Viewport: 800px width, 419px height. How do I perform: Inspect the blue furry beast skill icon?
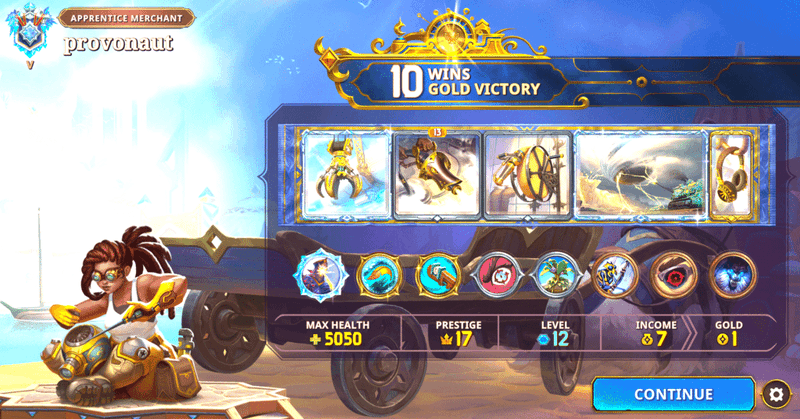point(732,274)
